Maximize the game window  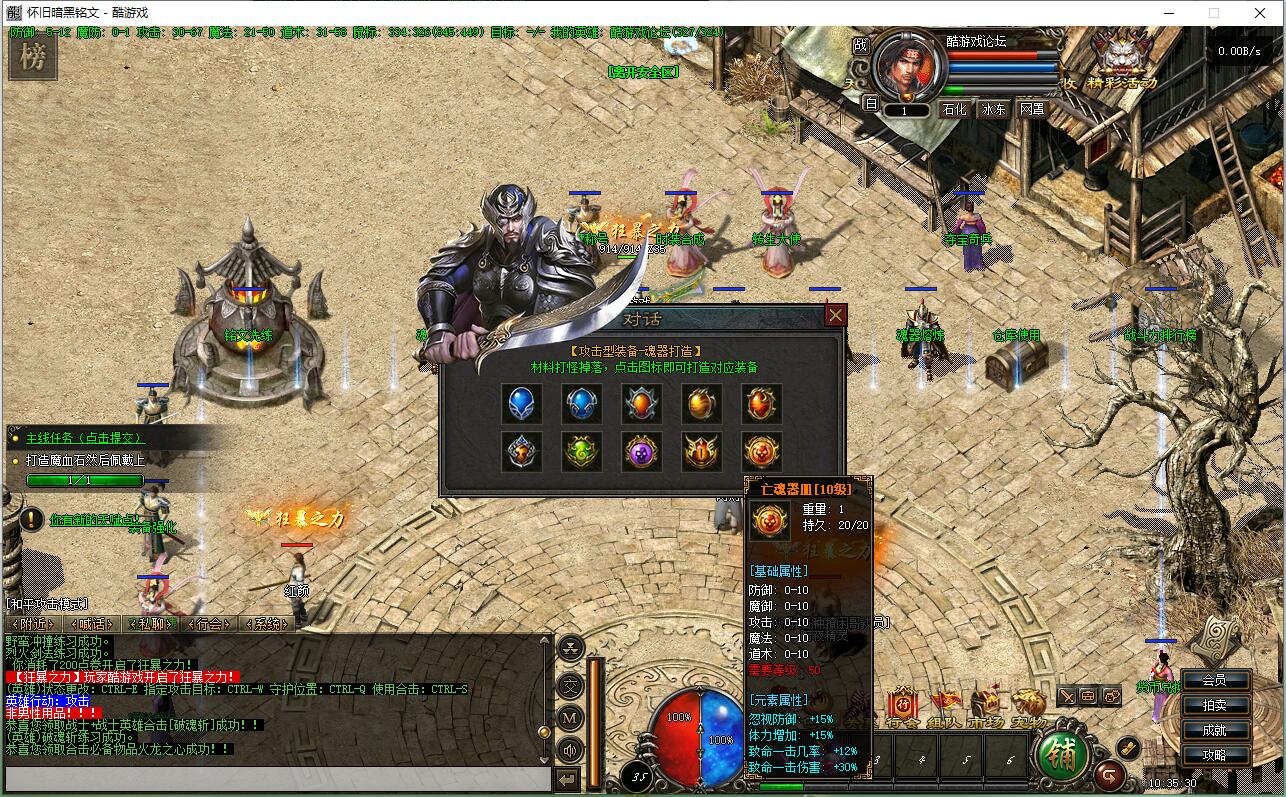(x=1214, y=13)
